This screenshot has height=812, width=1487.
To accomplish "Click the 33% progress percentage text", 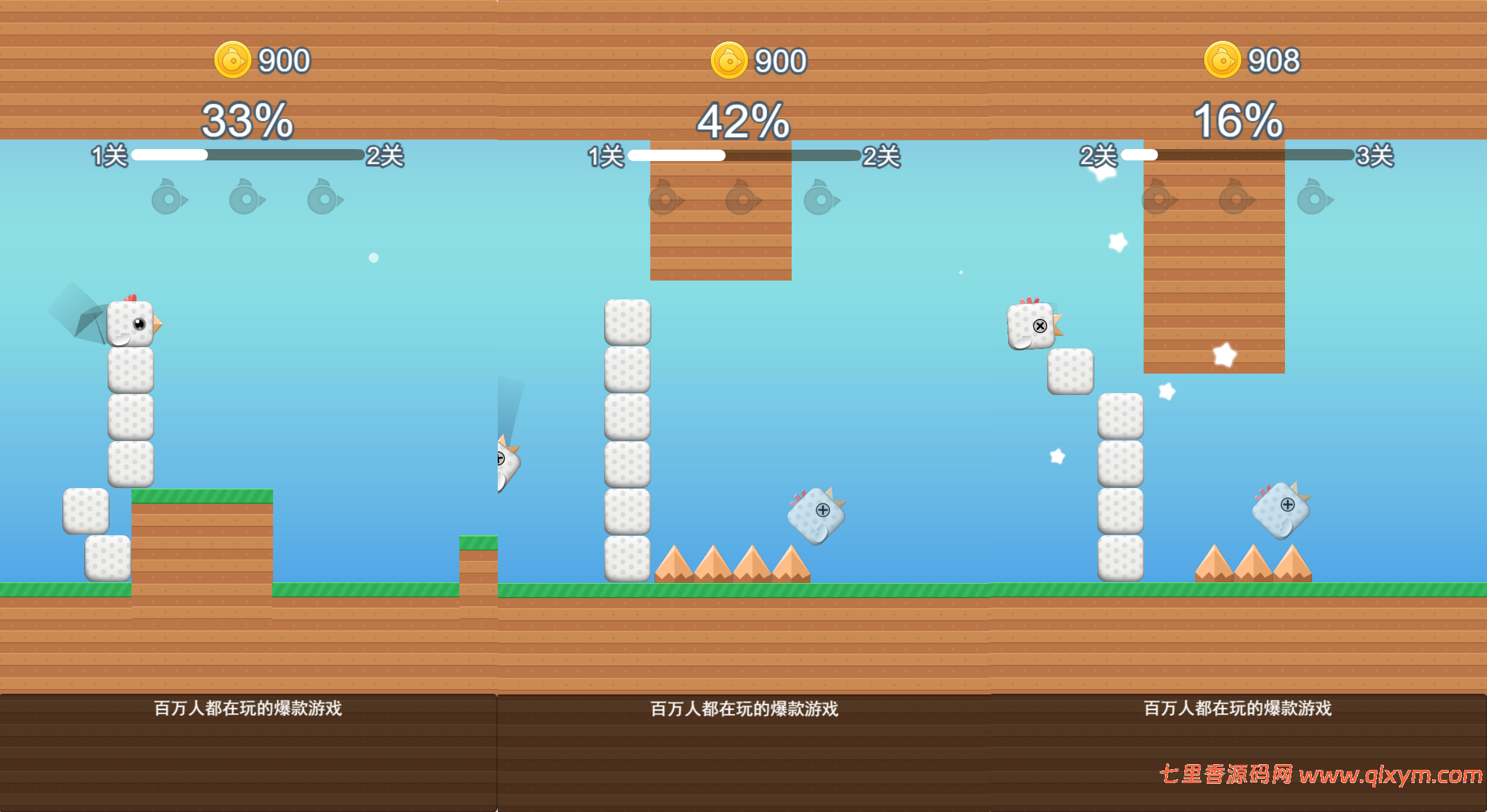I will (247, 121).
